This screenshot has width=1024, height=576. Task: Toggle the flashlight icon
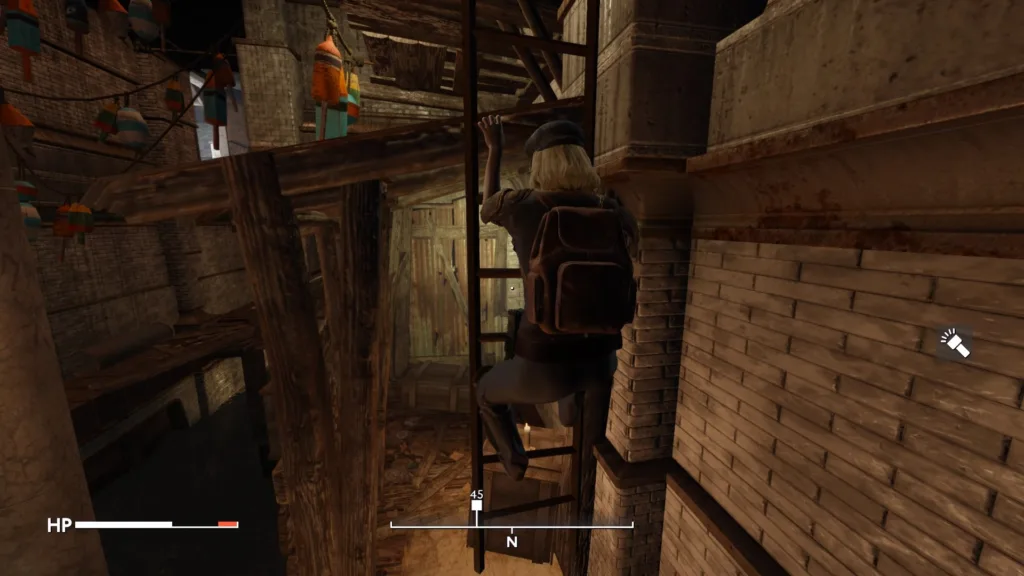pos(957,345)
